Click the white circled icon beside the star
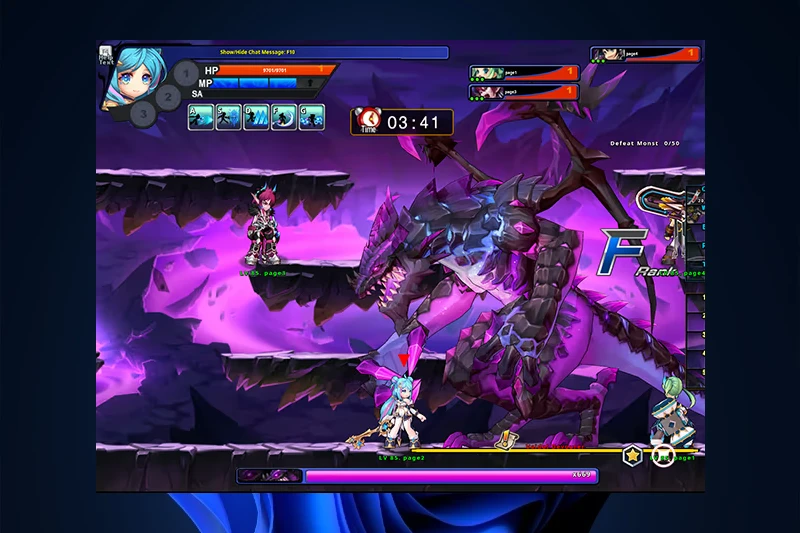Image resolution: width=800 pixels, height=533 pixels. click(x=662, y=456)
